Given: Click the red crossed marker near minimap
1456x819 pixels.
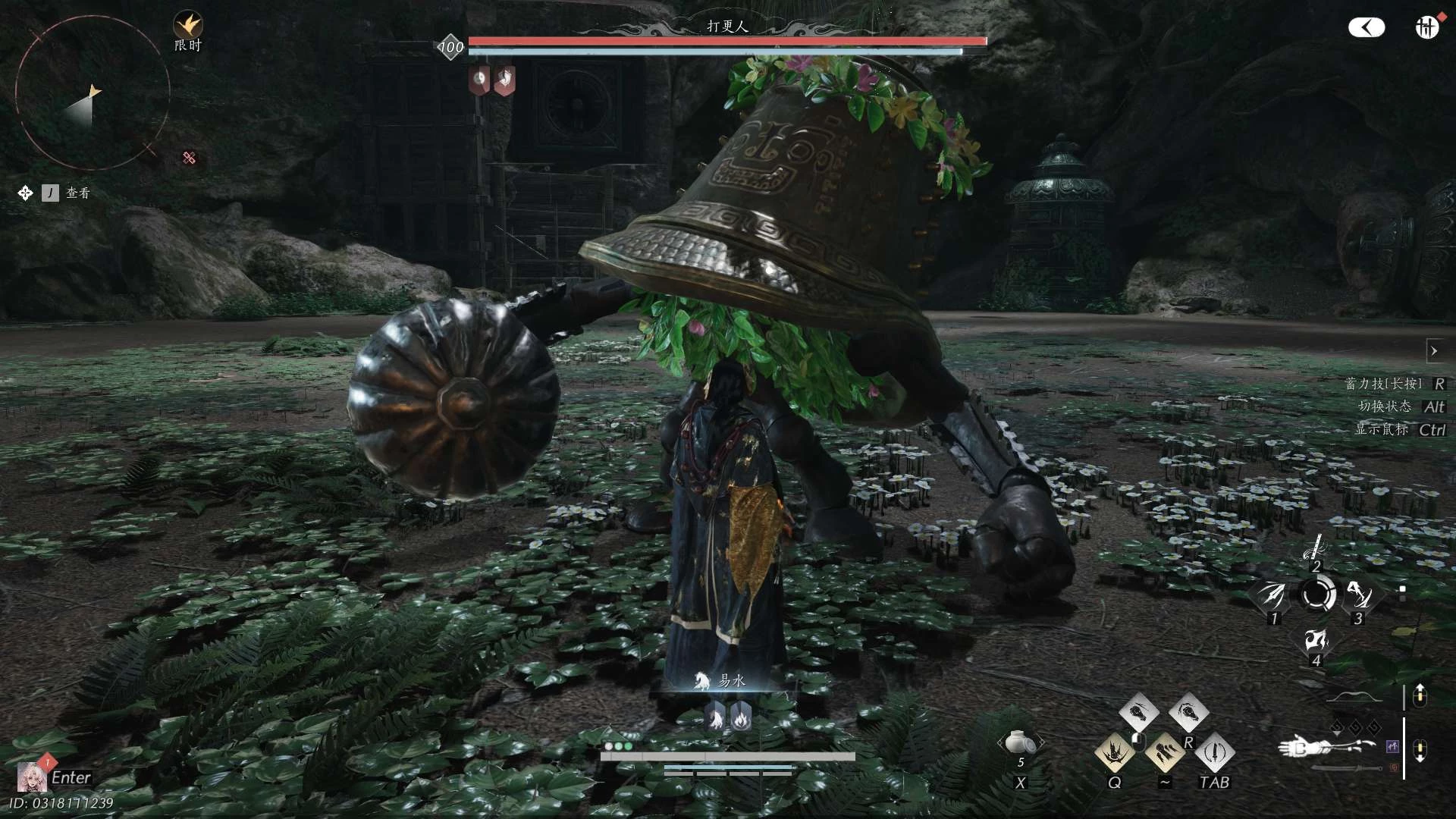Looking at the screenshot, I should click(x=190, y=158).
